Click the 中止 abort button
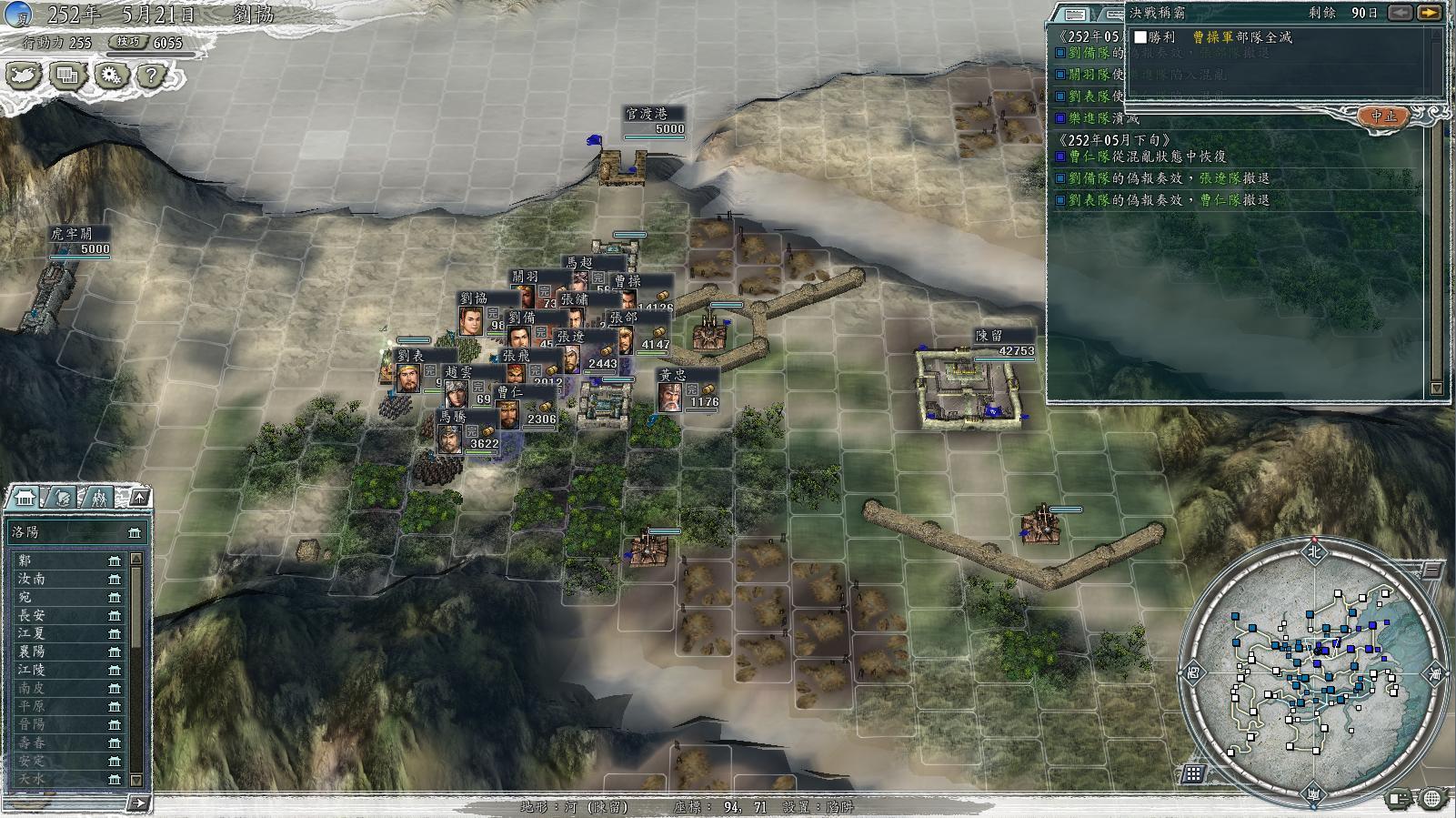This screenshot has height=818, width=1456. tap(1383, 116)
